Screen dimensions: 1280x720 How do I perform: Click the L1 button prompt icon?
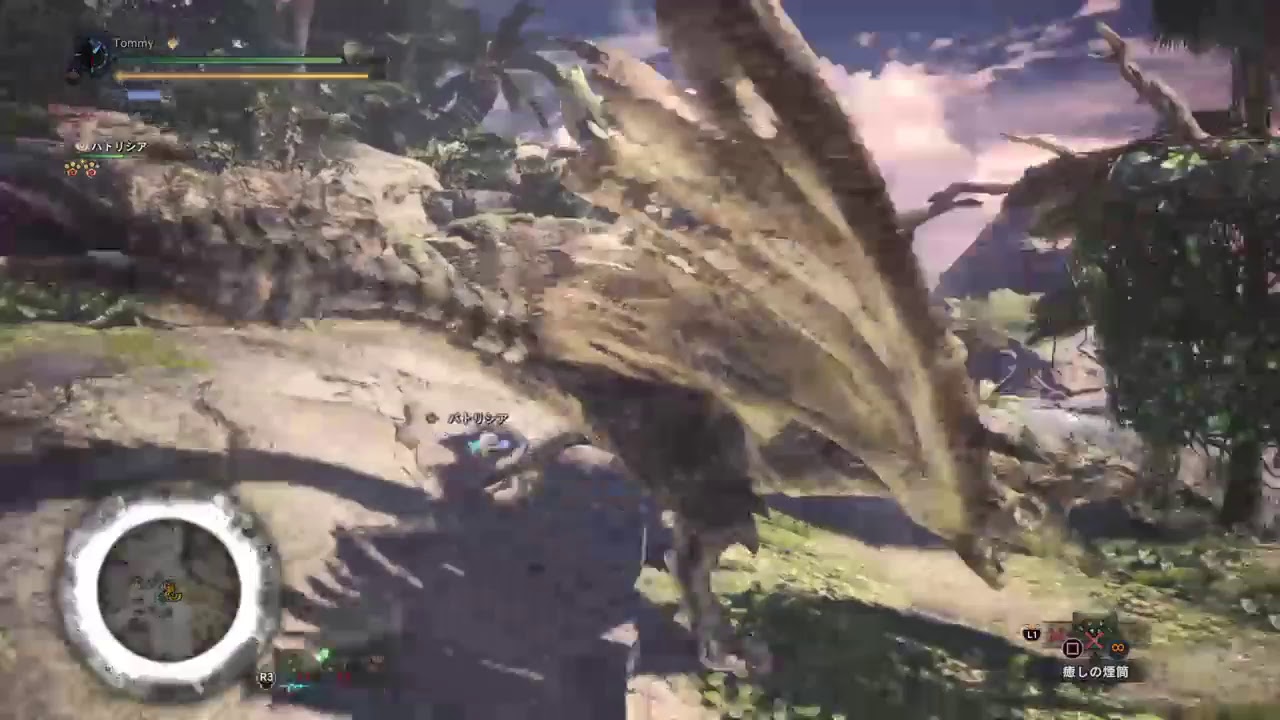(1031, 635)
